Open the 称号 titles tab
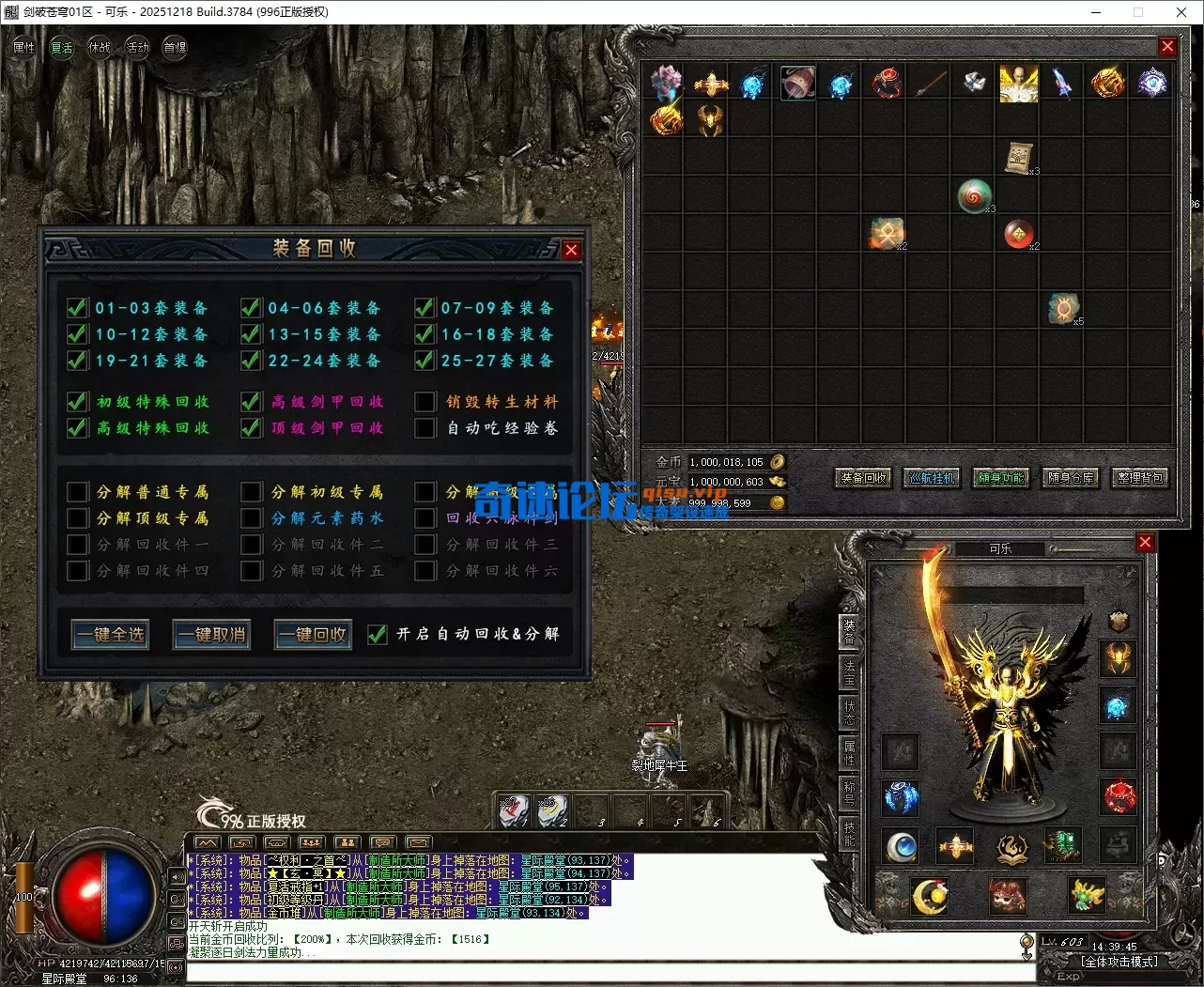 click(x=849, y=793)
